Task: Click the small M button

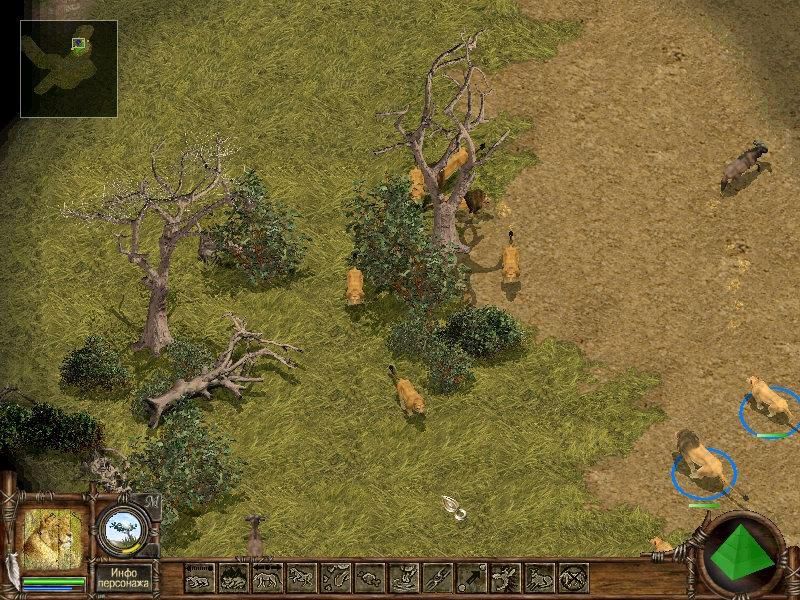Action: coord(153,501)
